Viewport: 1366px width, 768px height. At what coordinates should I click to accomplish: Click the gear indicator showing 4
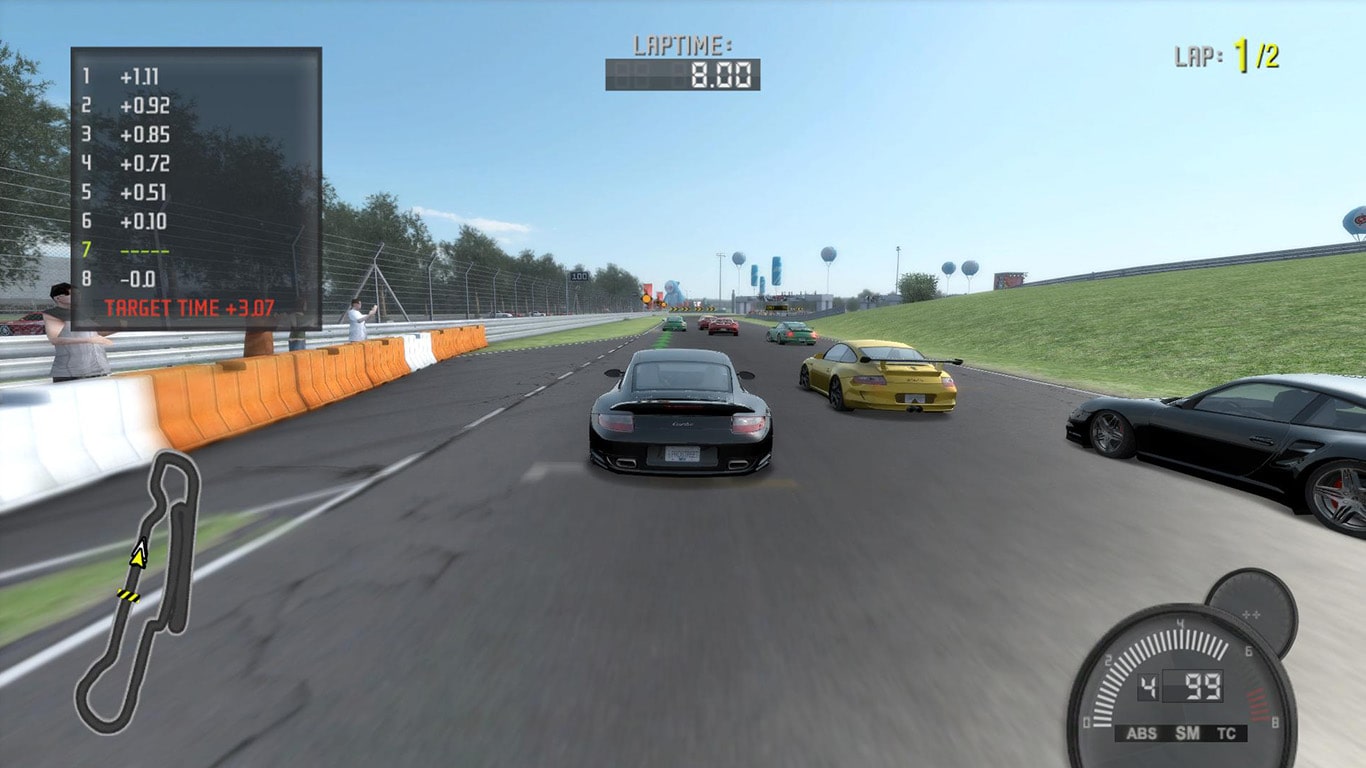click(1146, 687)
